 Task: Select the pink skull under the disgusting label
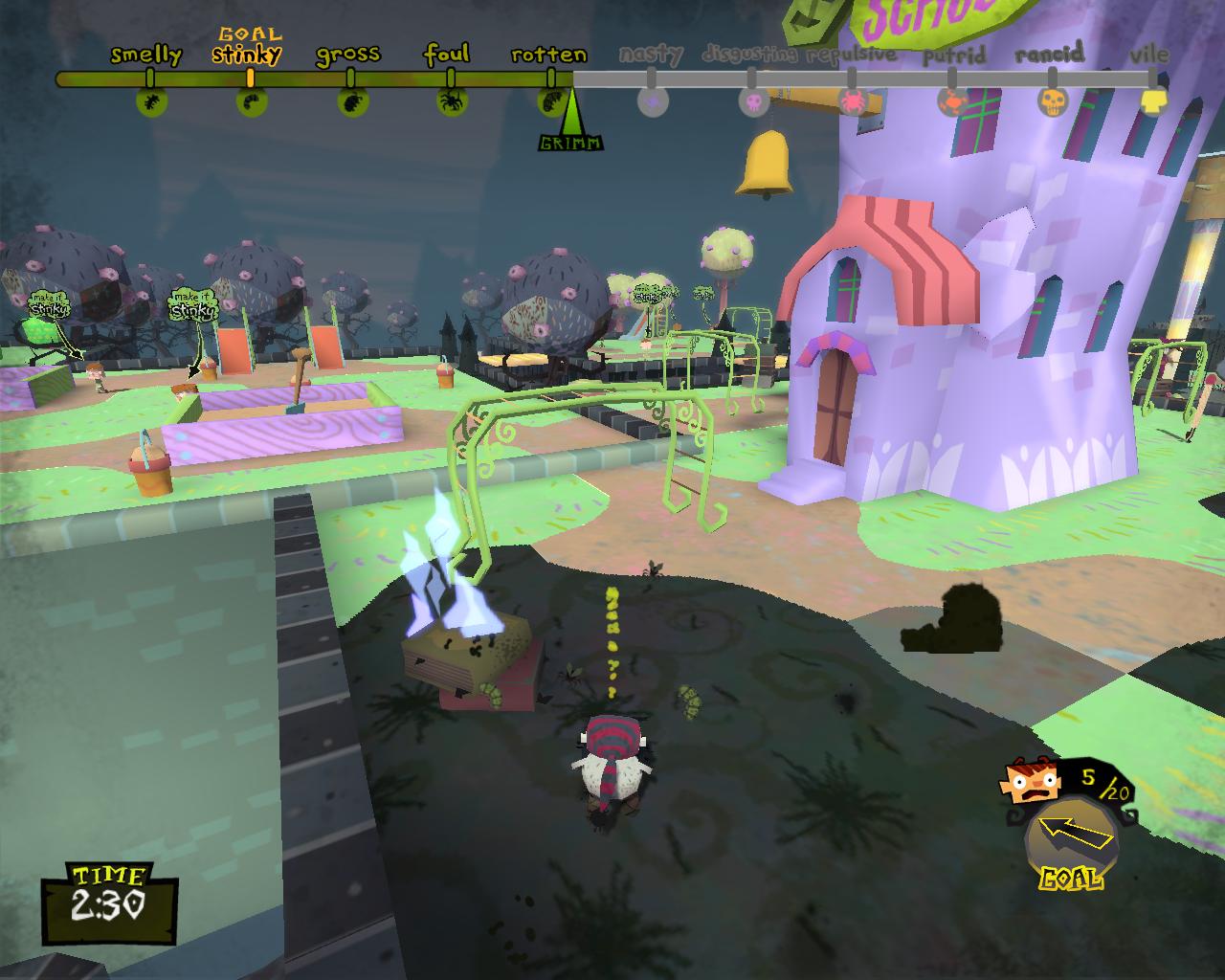(x=753, y=100)
